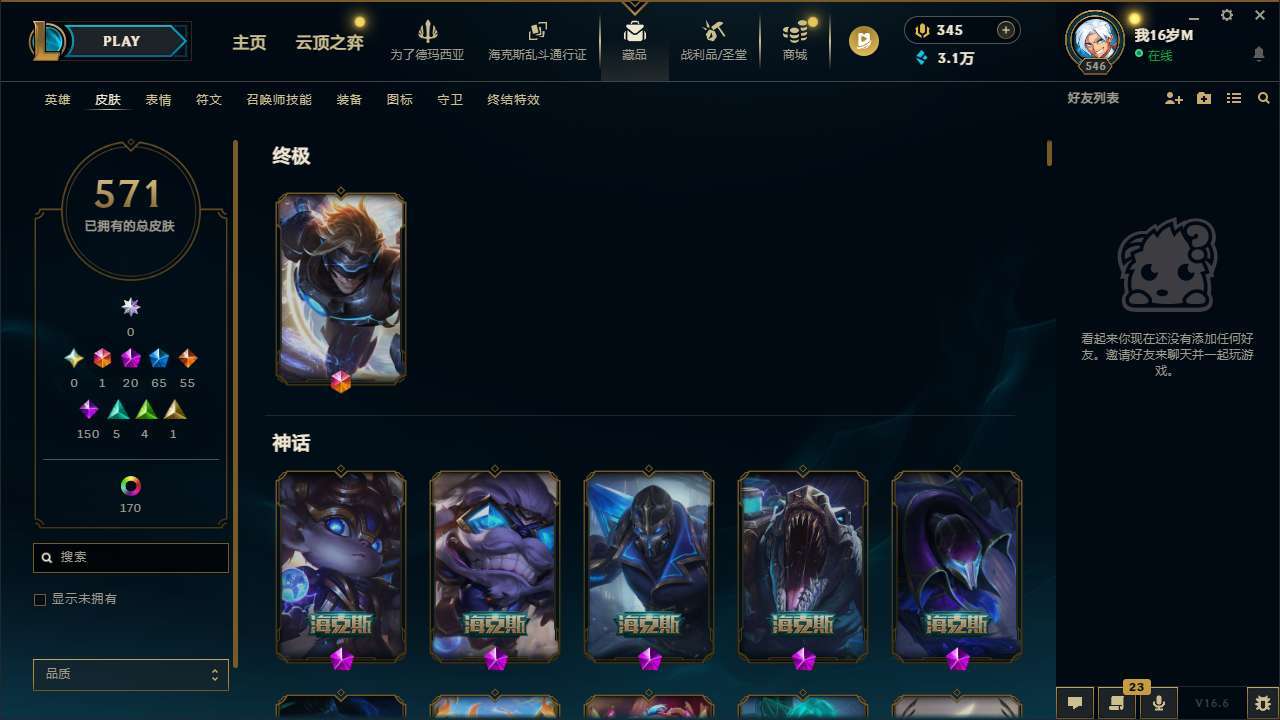Click the friend search magnifier icon
Image resolution: width=1280 pixels, height=720 pixels.
(x=1264, y=98)
